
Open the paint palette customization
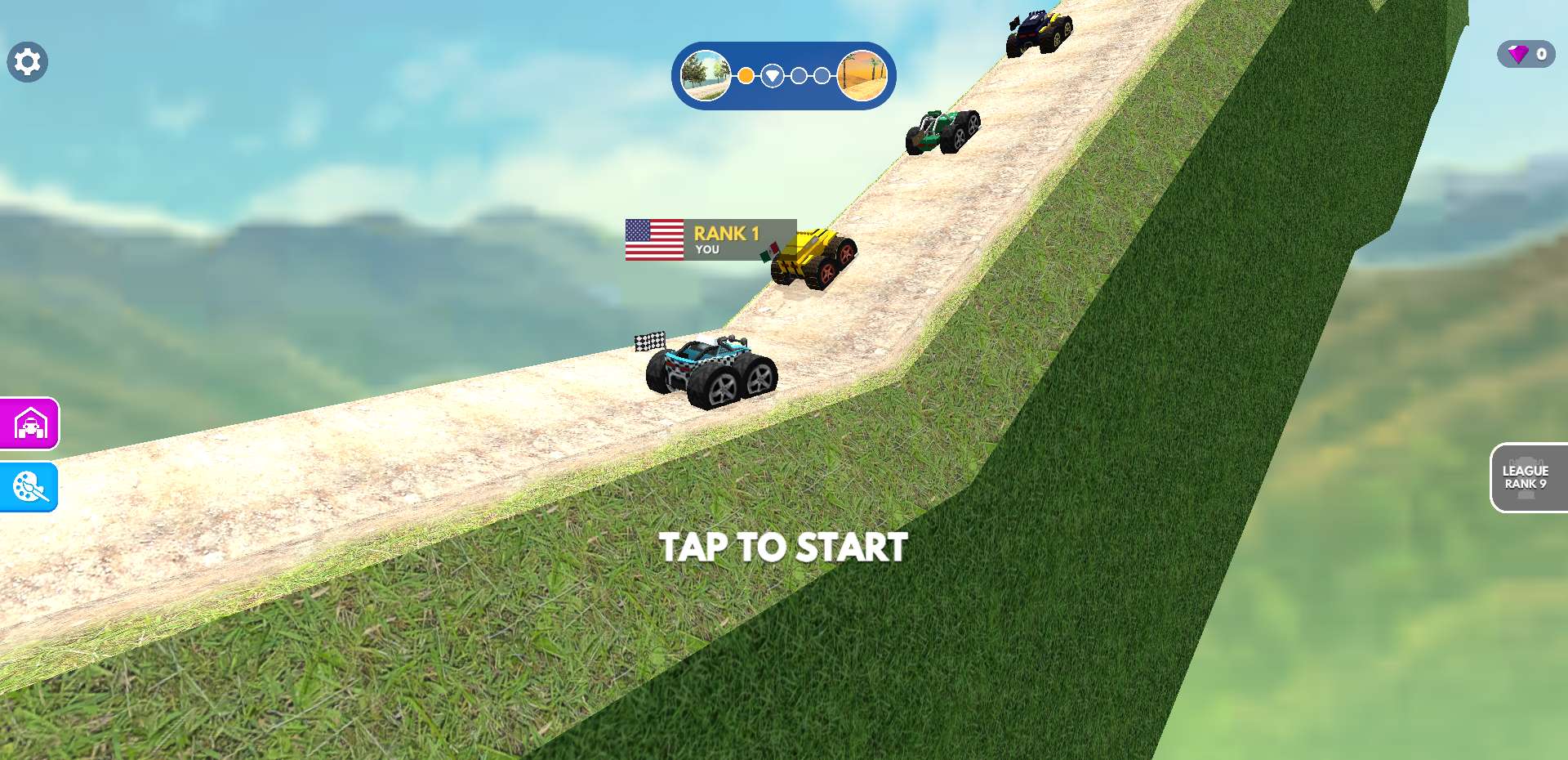[30, 487]
